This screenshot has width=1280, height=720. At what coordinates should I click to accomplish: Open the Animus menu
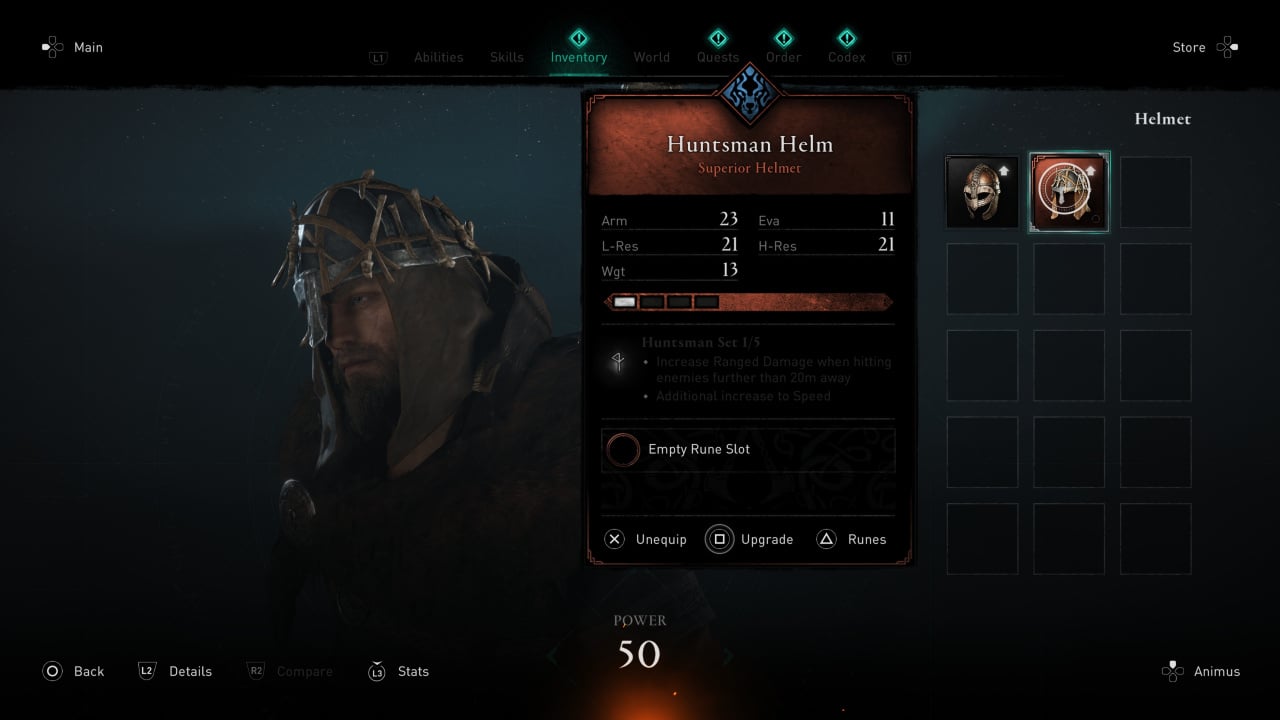[1203, 672]
